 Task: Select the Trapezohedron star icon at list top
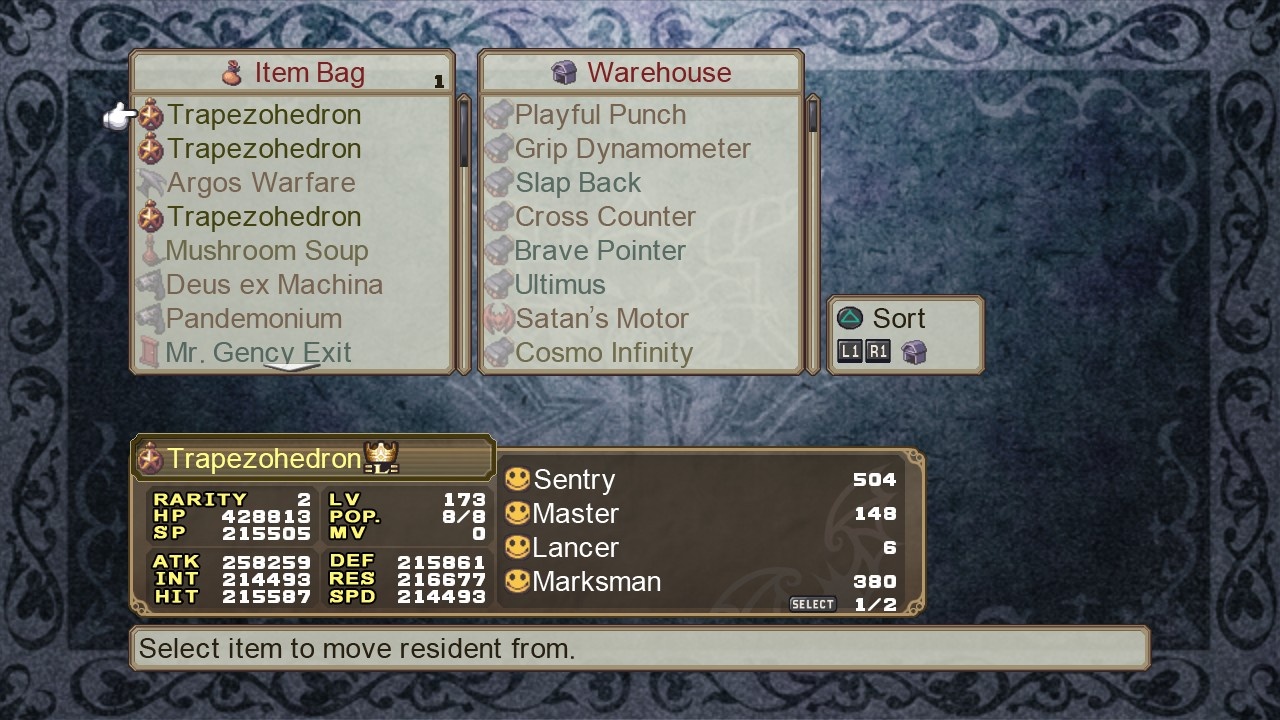pos(152,114)
